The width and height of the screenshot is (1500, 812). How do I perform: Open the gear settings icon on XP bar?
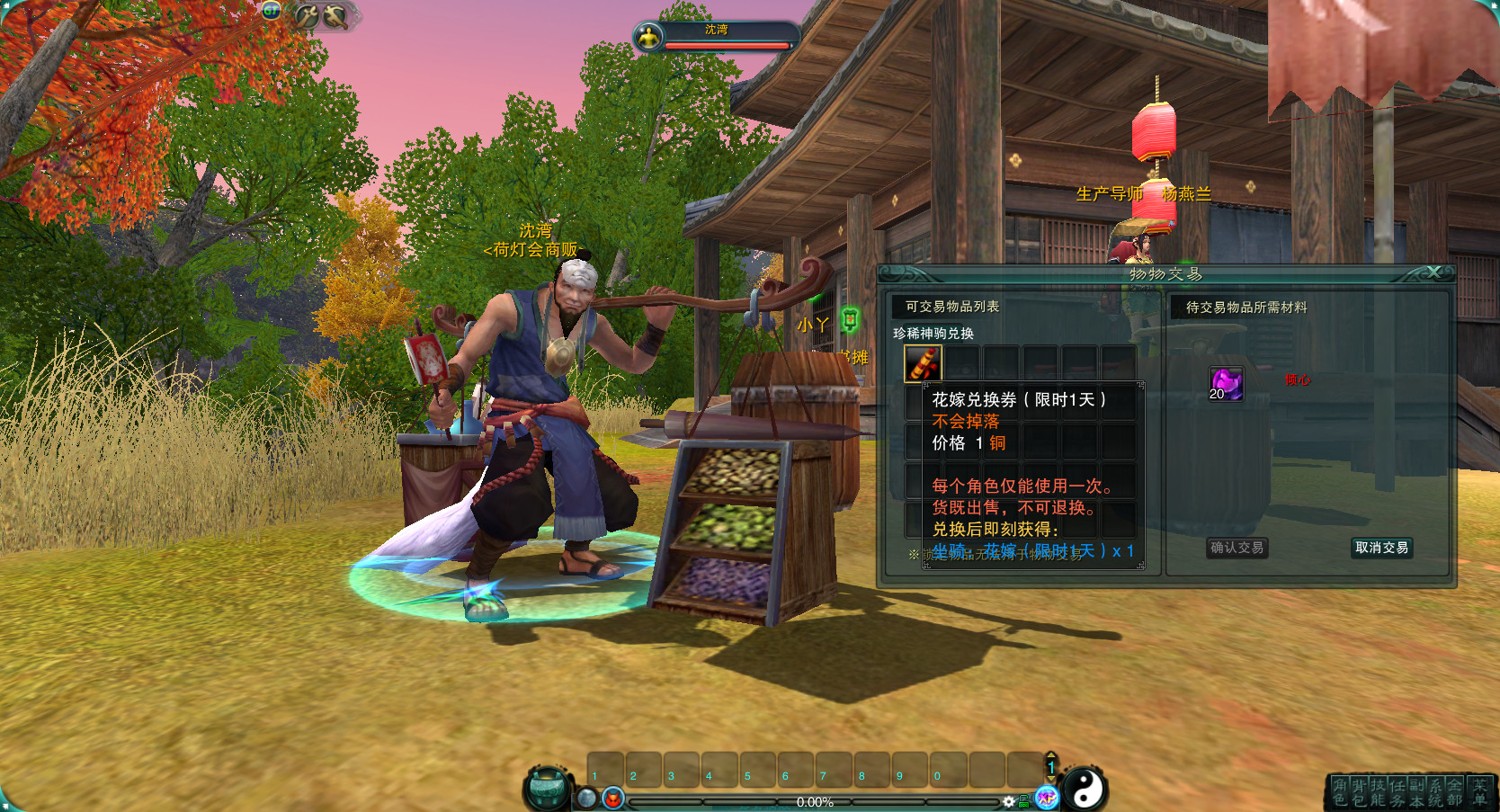point(1009,801)
